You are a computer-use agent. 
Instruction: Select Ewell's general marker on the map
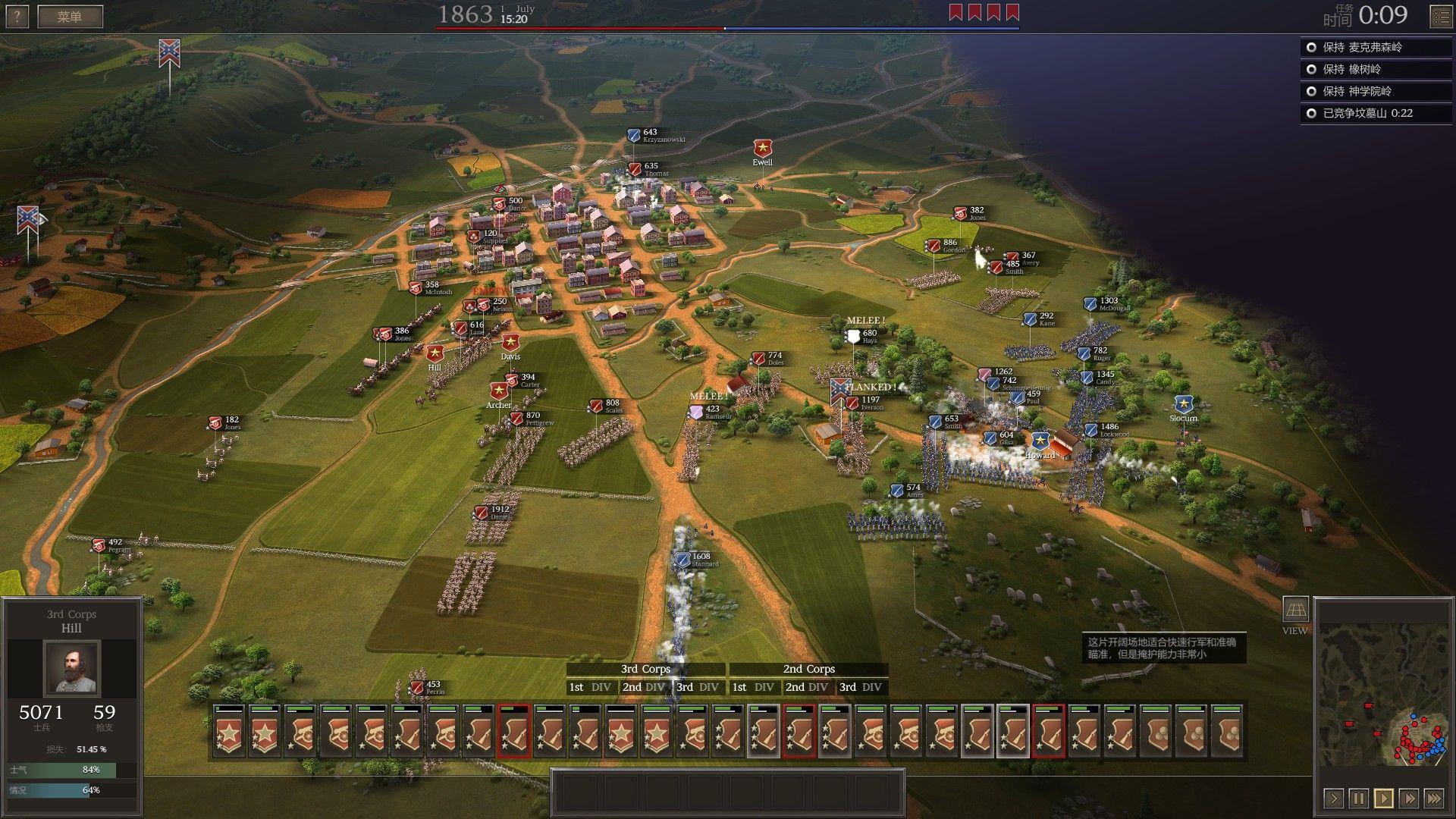(762, 149)
